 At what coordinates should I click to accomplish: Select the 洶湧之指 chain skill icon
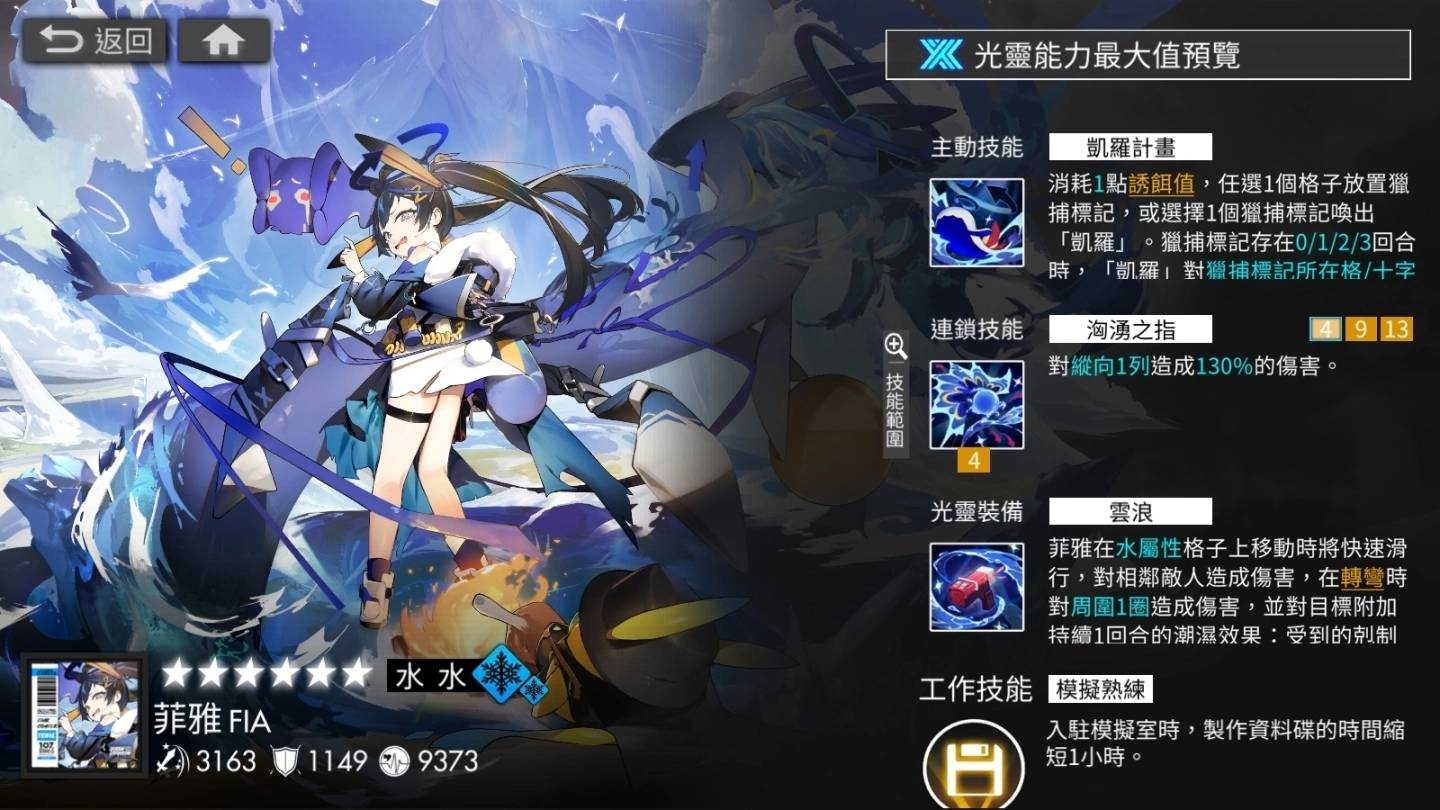point(978,404)
